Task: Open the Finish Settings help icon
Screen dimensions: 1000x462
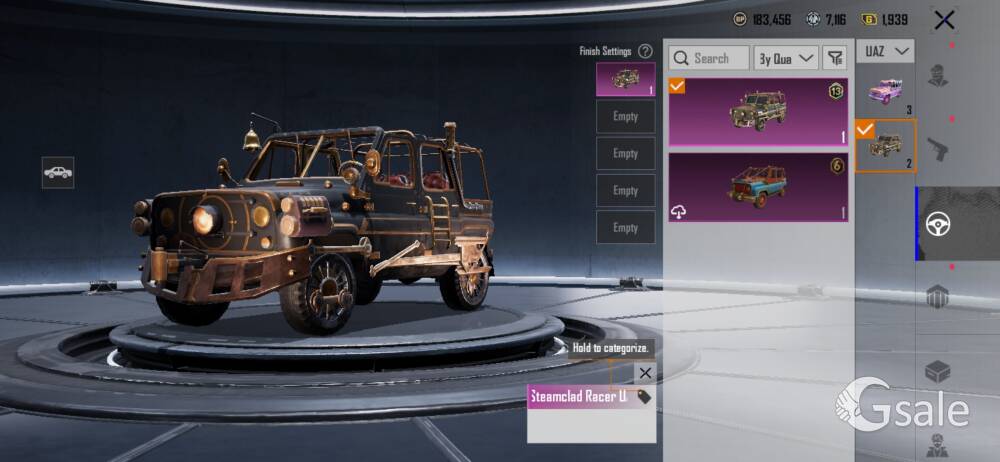Action: tap(645, 51)
